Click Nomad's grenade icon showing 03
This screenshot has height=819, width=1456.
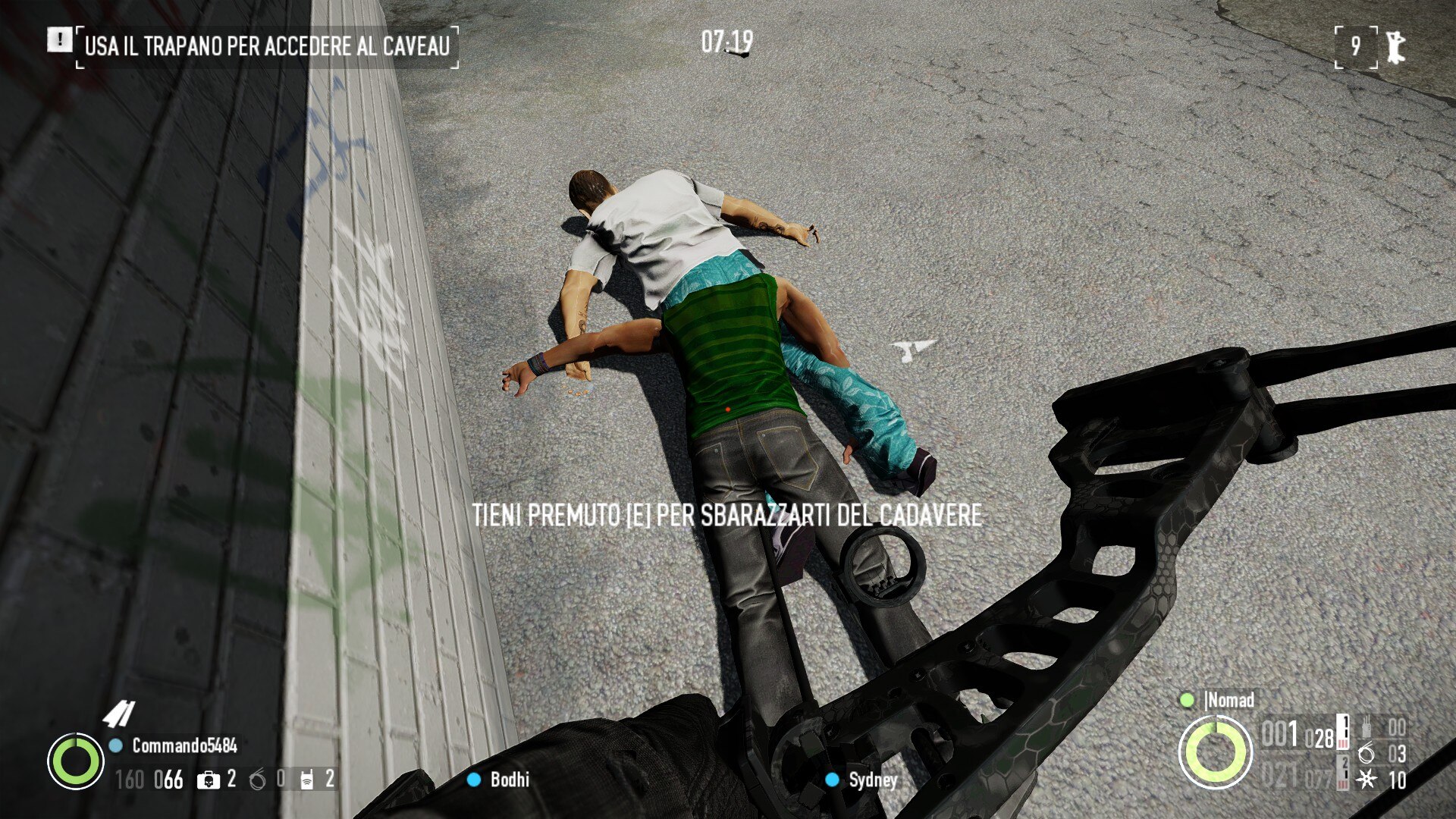pos(1367,754)
